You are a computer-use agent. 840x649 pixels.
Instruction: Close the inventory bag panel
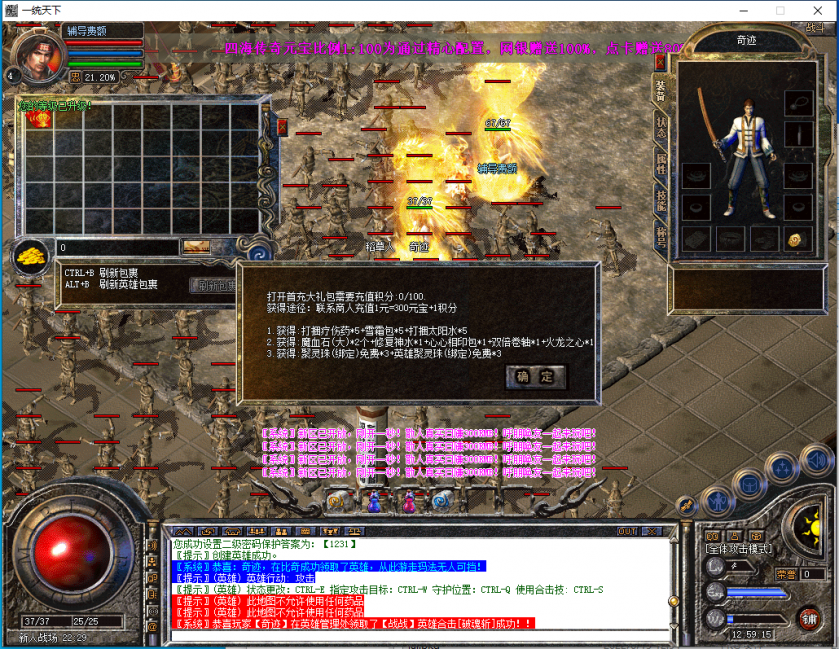coord(282,126)
